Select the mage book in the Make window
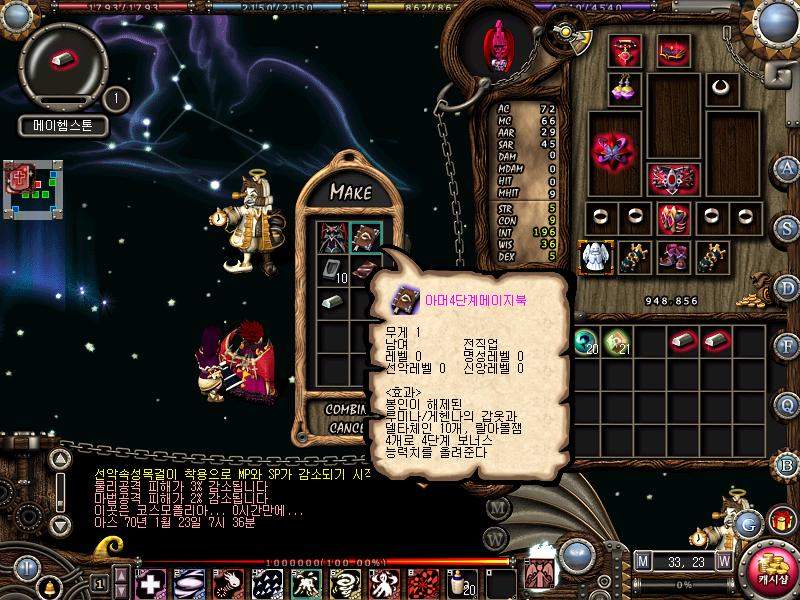 coord(363,237)
